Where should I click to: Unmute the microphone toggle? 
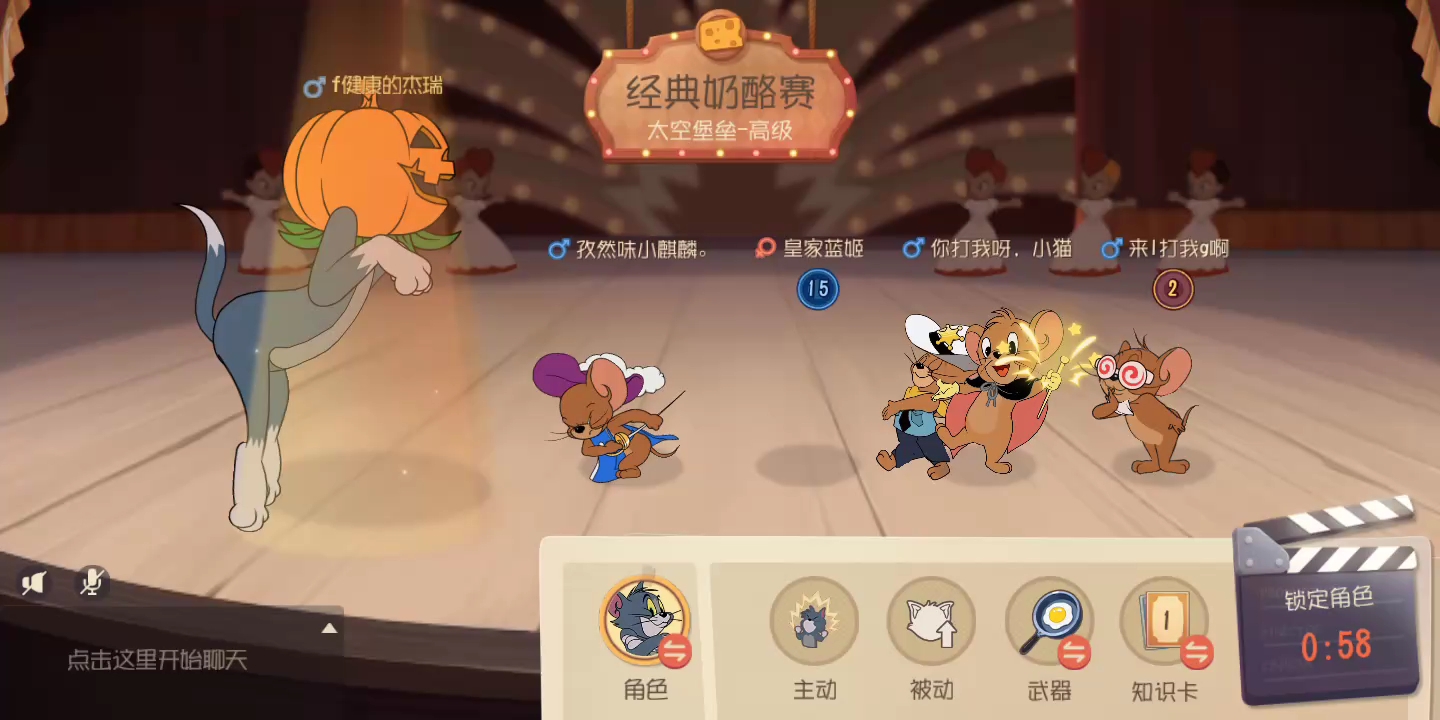click(x=91, y=583)
